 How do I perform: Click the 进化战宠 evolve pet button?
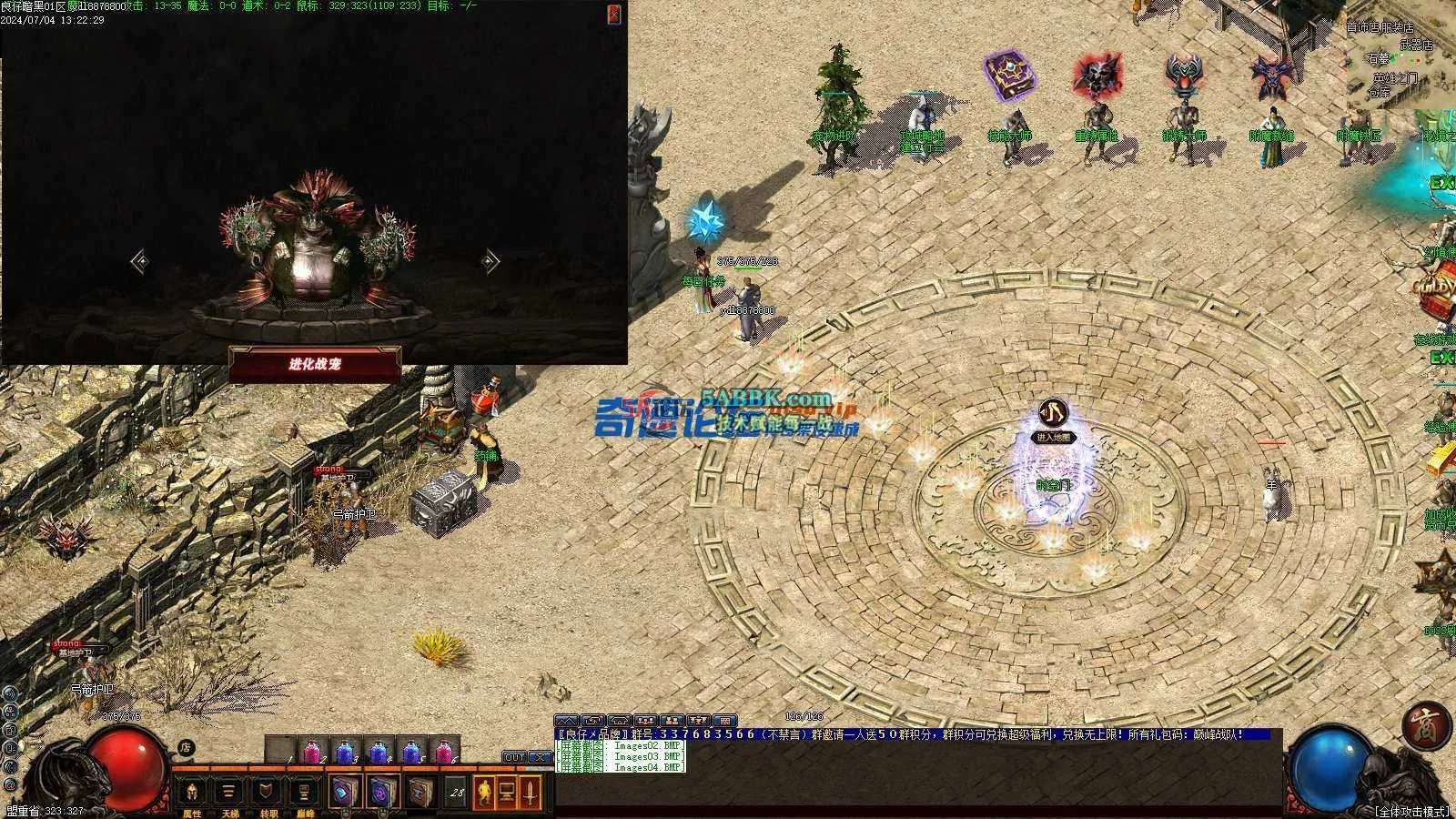coord(315,364)
